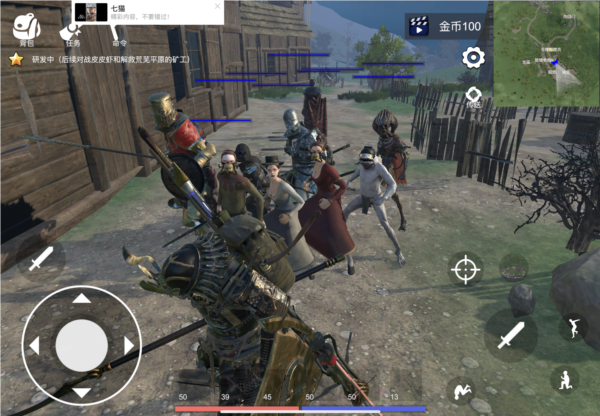The image size is (600, 416).
Task: Tap the crawling figure prone button
Action: [461, 391]
